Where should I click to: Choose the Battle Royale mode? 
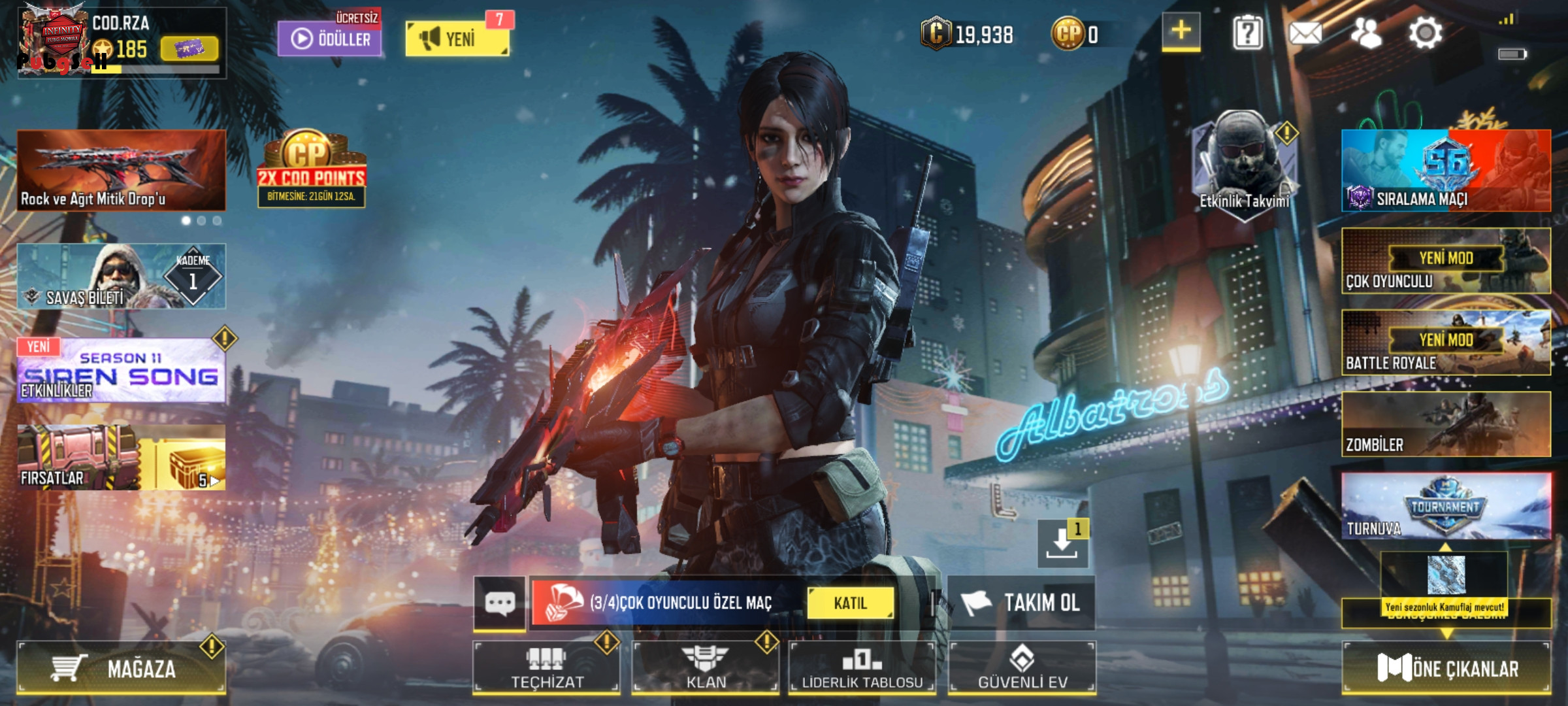[1446, 343]
